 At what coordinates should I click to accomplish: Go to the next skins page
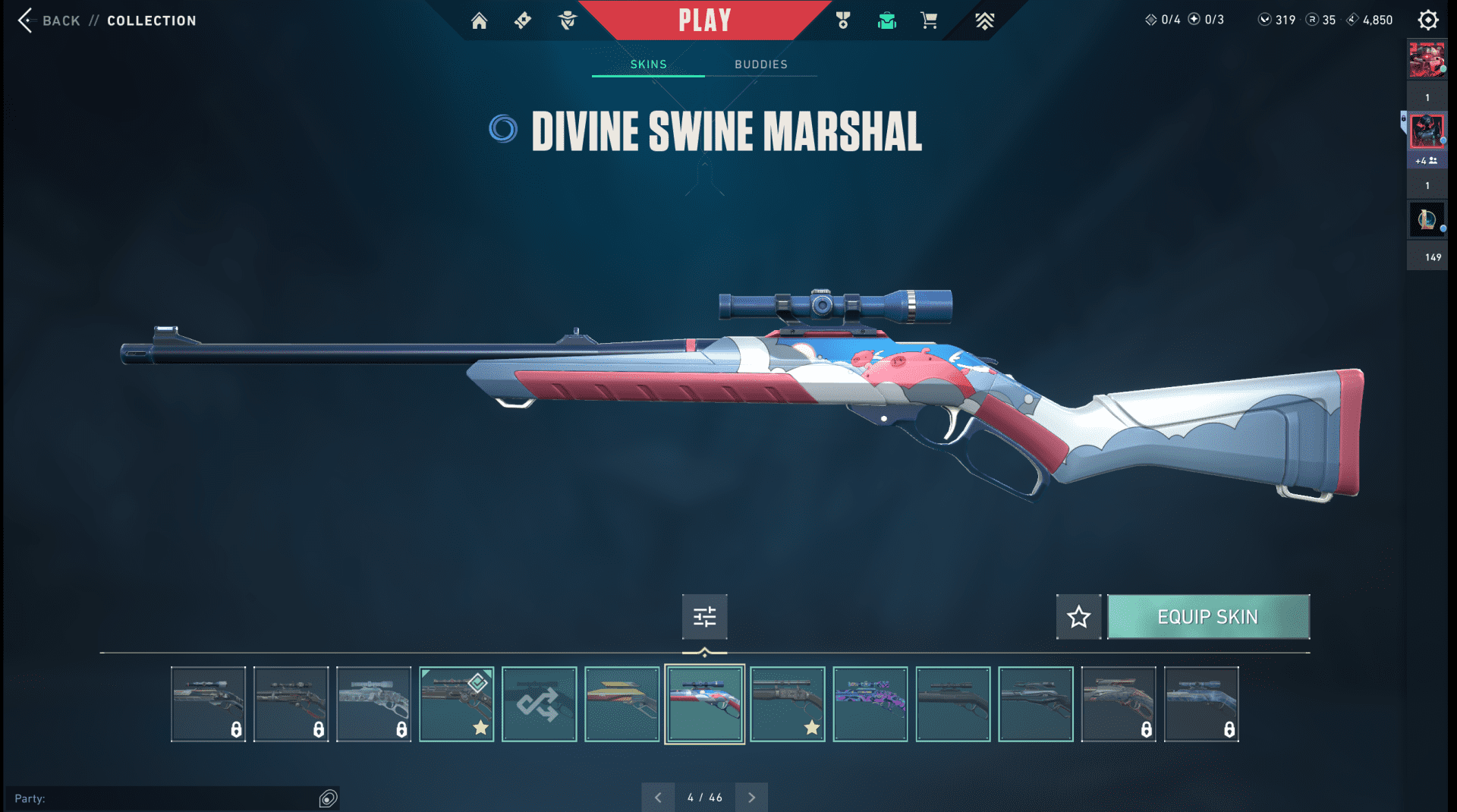(x=751, y=798)
